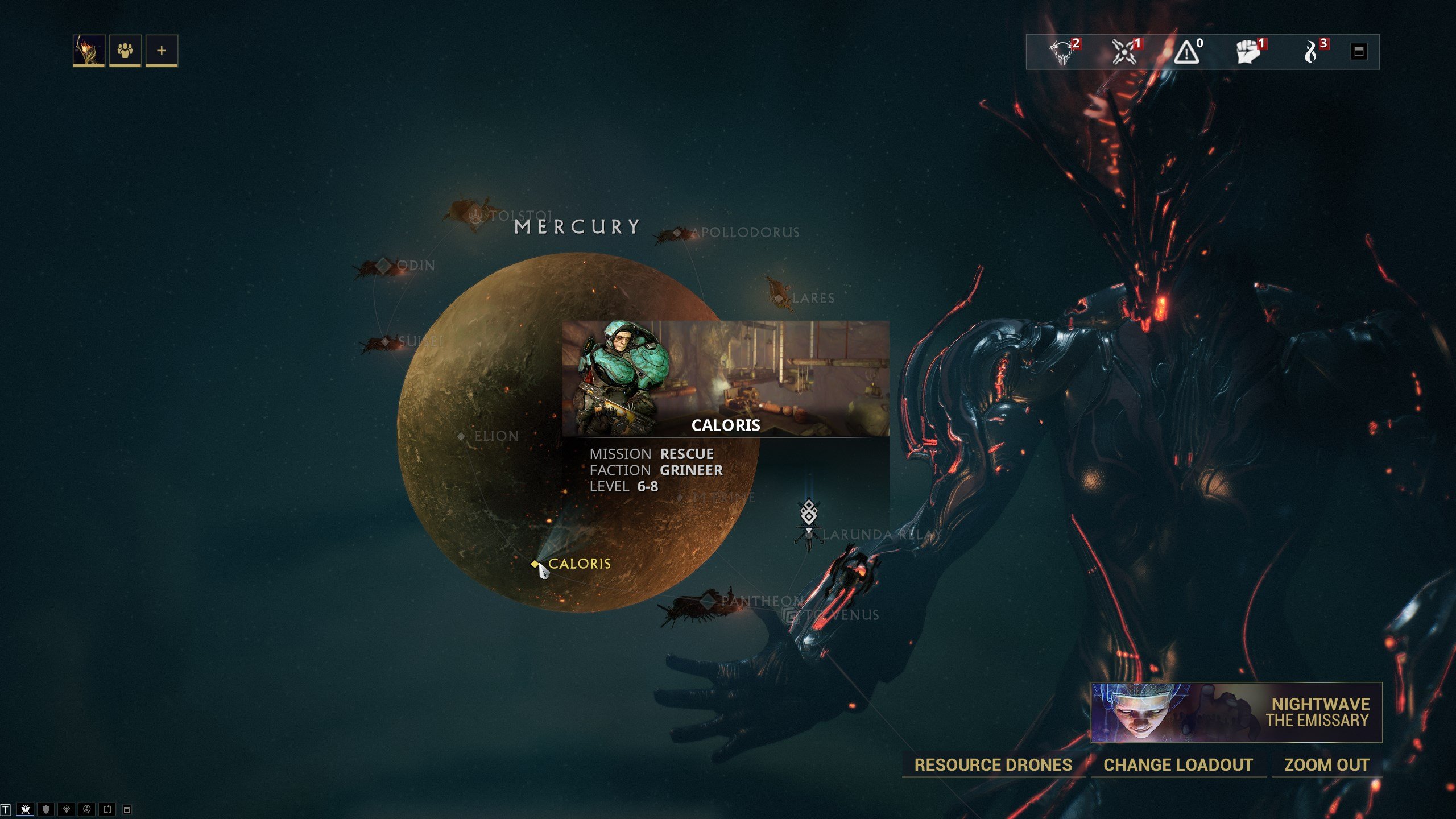Open invasions via the raised fist icon
This screenshot has height=819, width=1456.
pos(1248,52)
